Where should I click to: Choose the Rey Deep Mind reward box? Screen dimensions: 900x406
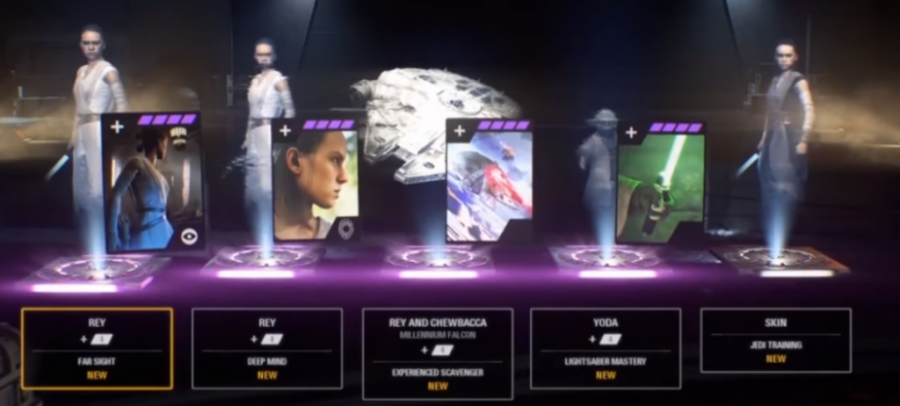[x=267, y=348]
